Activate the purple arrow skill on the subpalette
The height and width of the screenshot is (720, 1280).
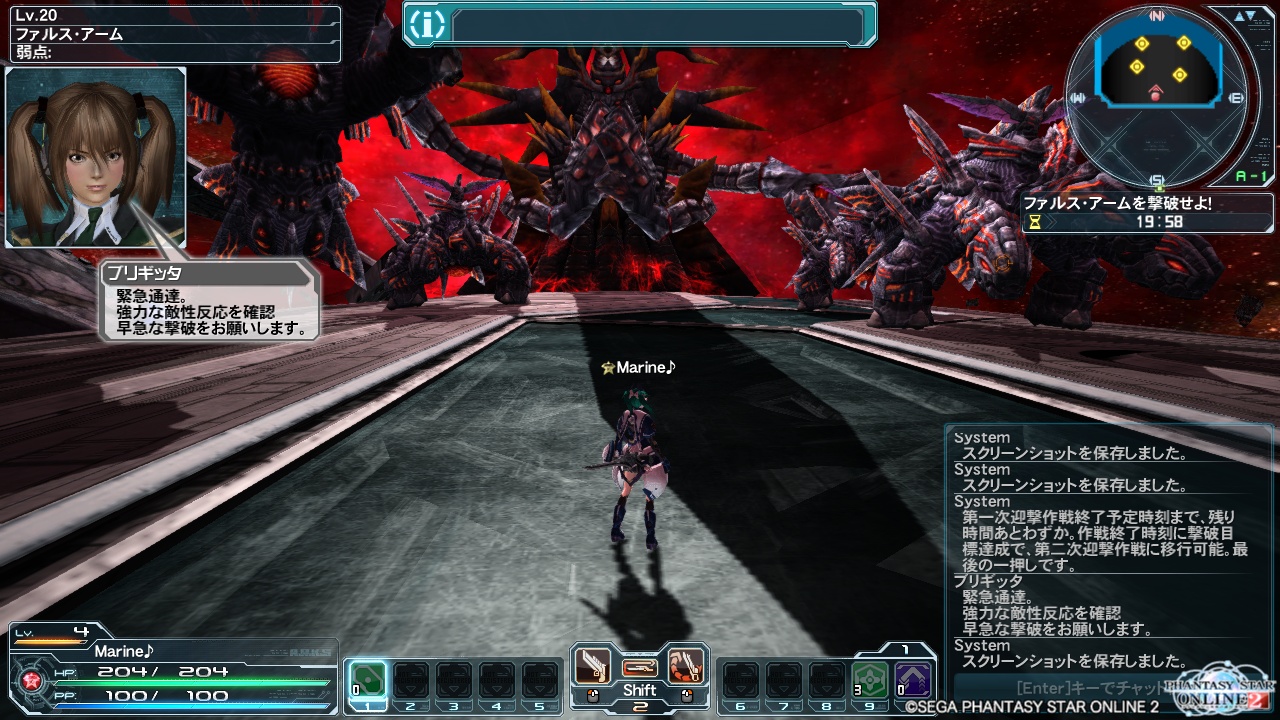(x=912, y=680)
